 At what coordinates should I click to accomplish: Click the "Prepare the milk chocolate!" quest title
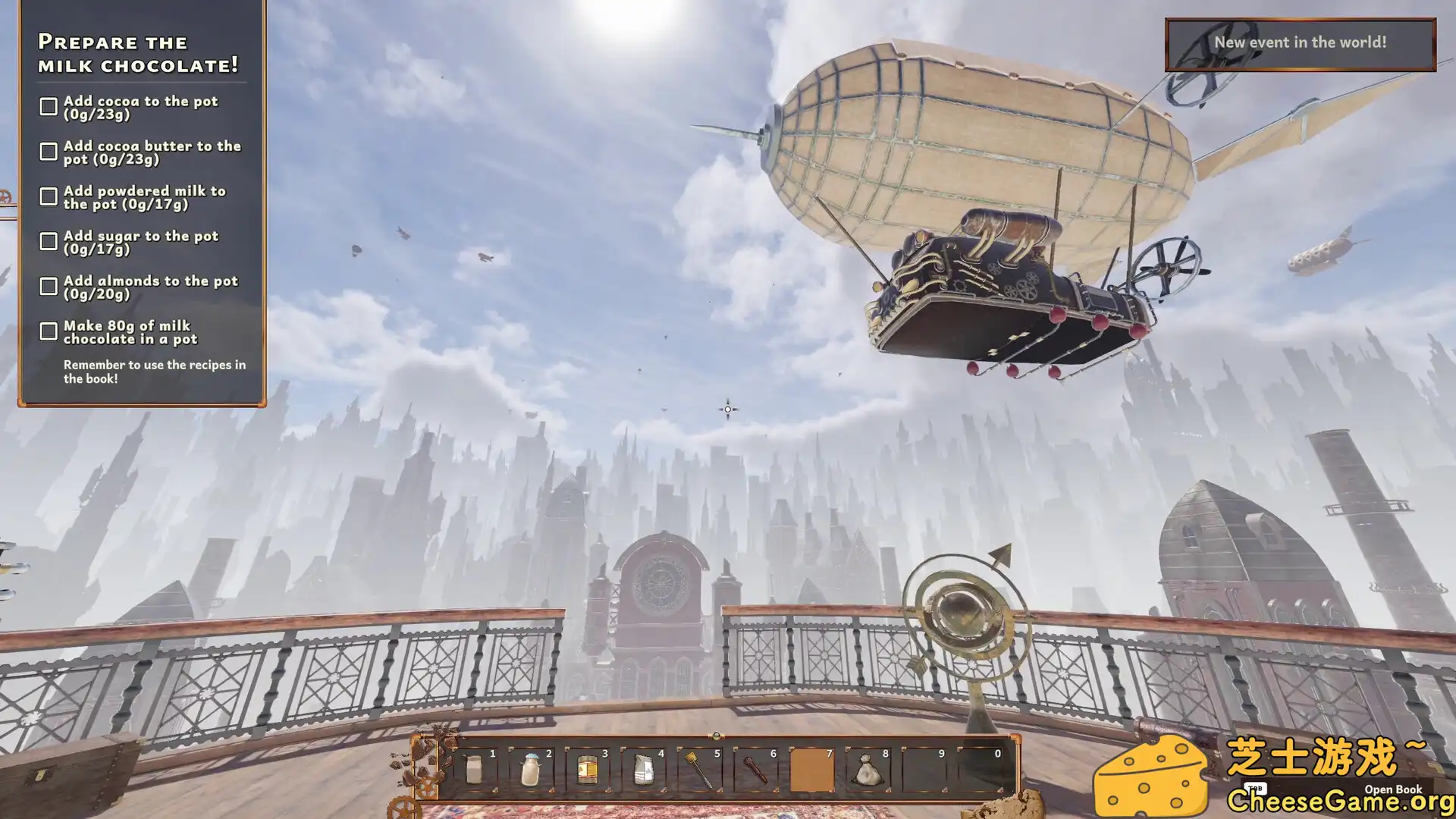(138, 53)
